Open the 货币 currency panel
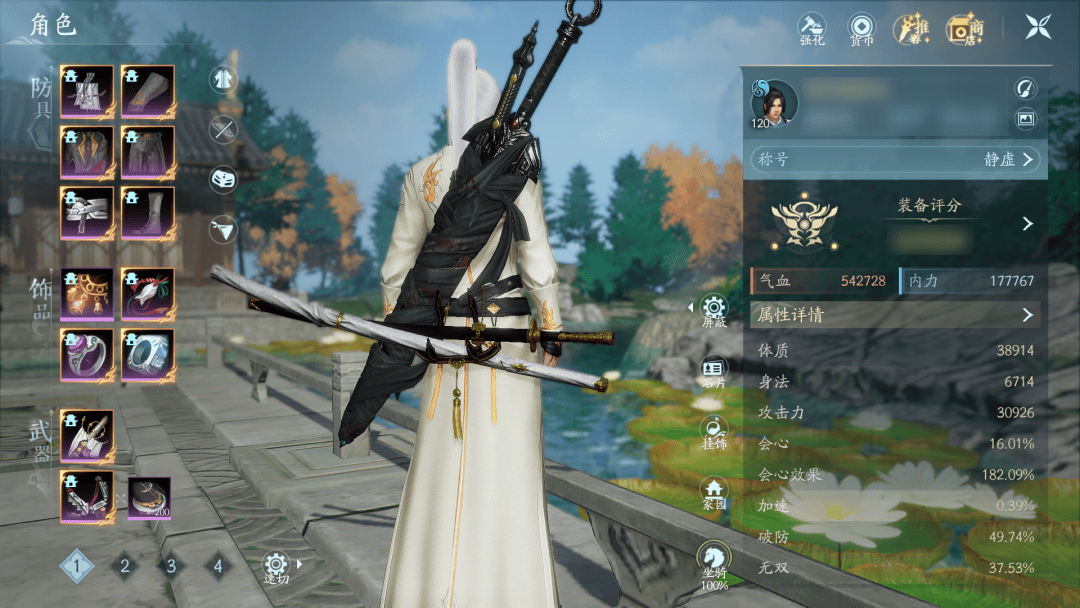 pos(860,28)
